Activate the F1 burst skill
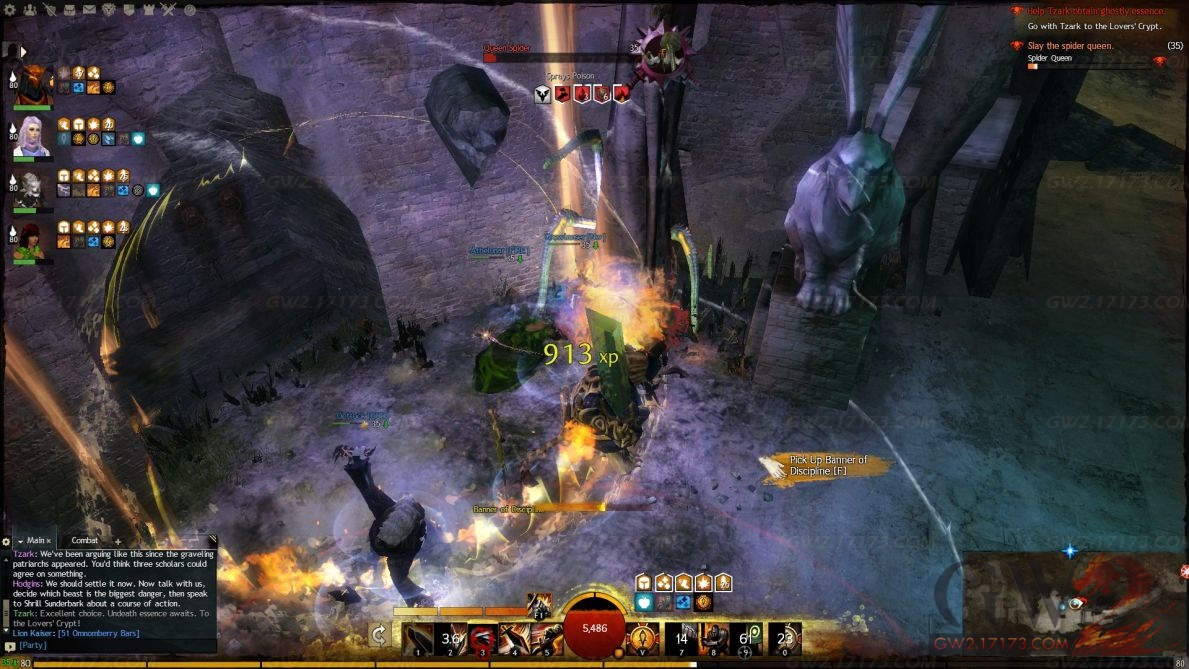Viewport: 1189px width, 669px height. click(539, 604)
